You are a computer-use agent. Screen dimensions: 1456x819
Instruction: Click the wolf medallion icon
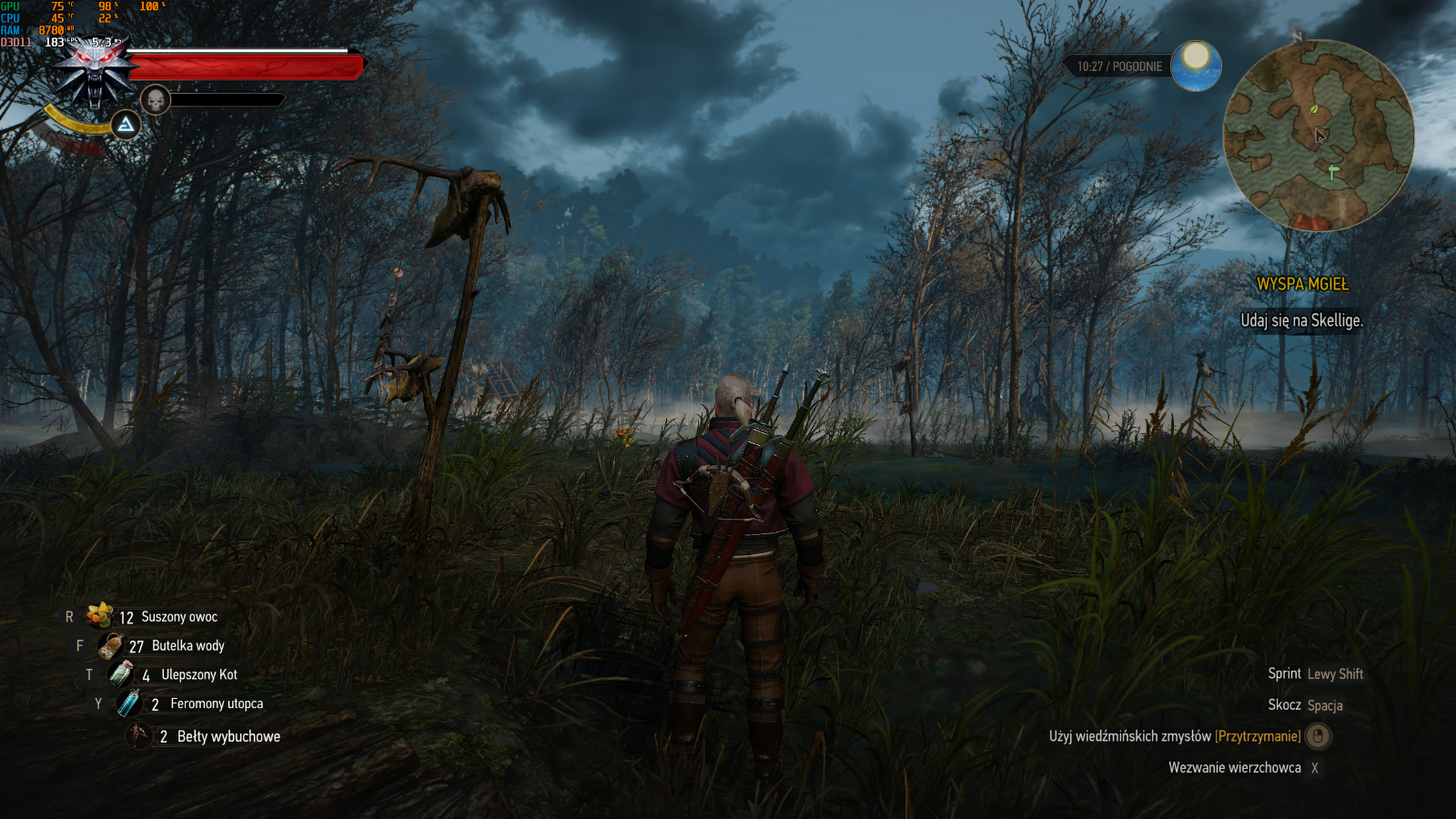pos(95,75)
